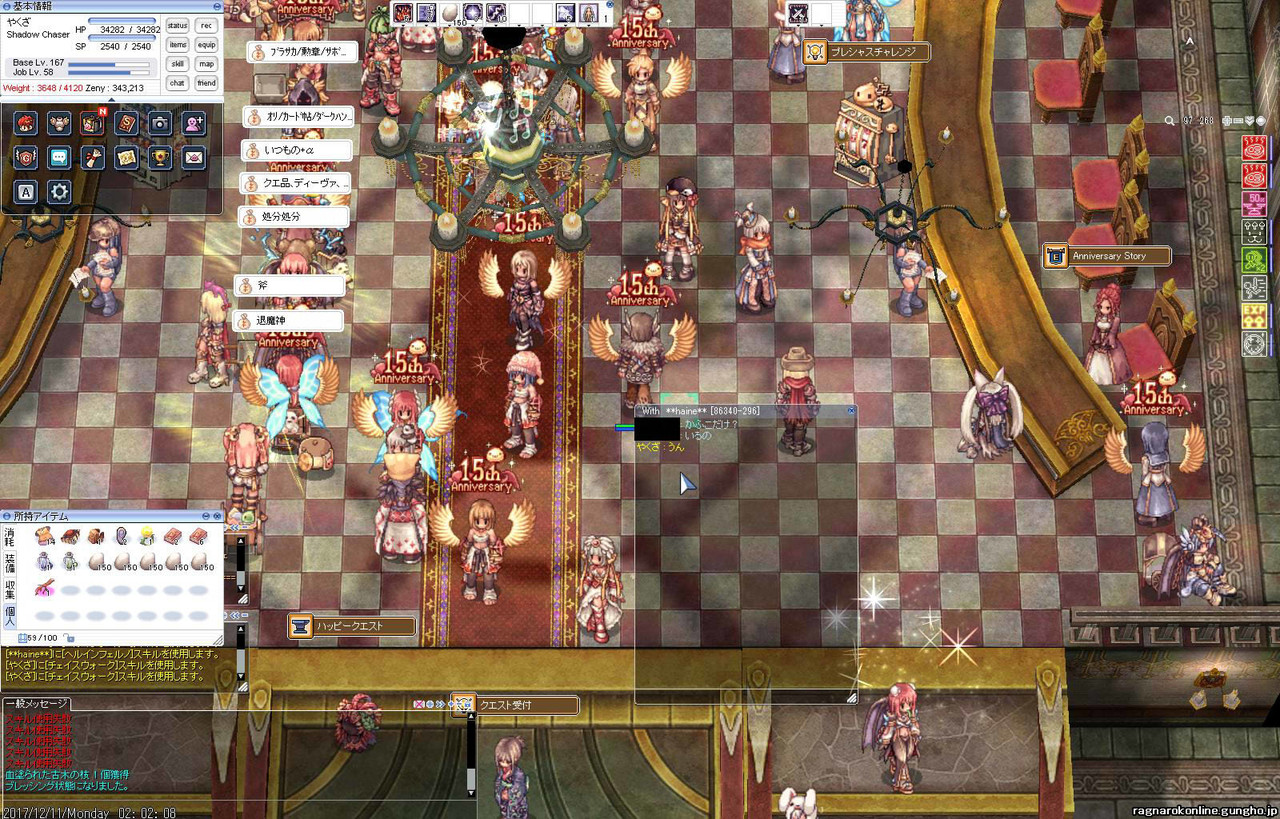Open the status window button
This screenshot has width=1280, height=819.
point(178,25)
